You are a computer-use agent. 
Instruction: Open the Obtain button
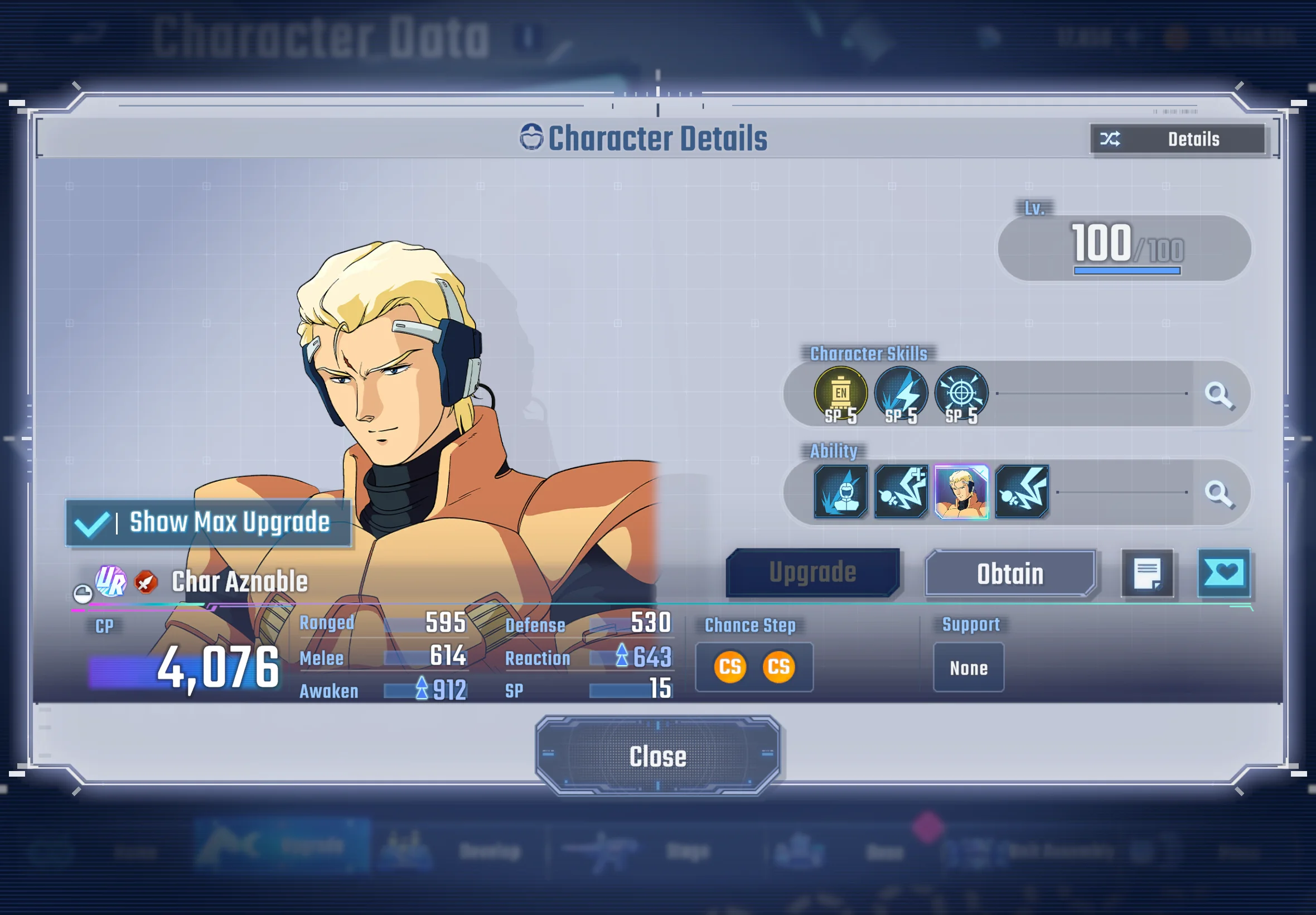[1010, 574]
